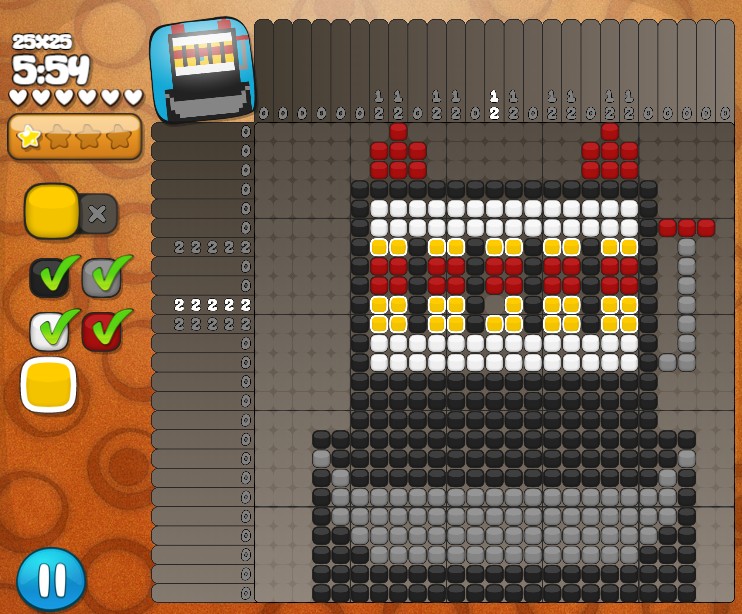Screen dimensions: 742x614
Task: Choose the black color swatch
Action: 48,278
